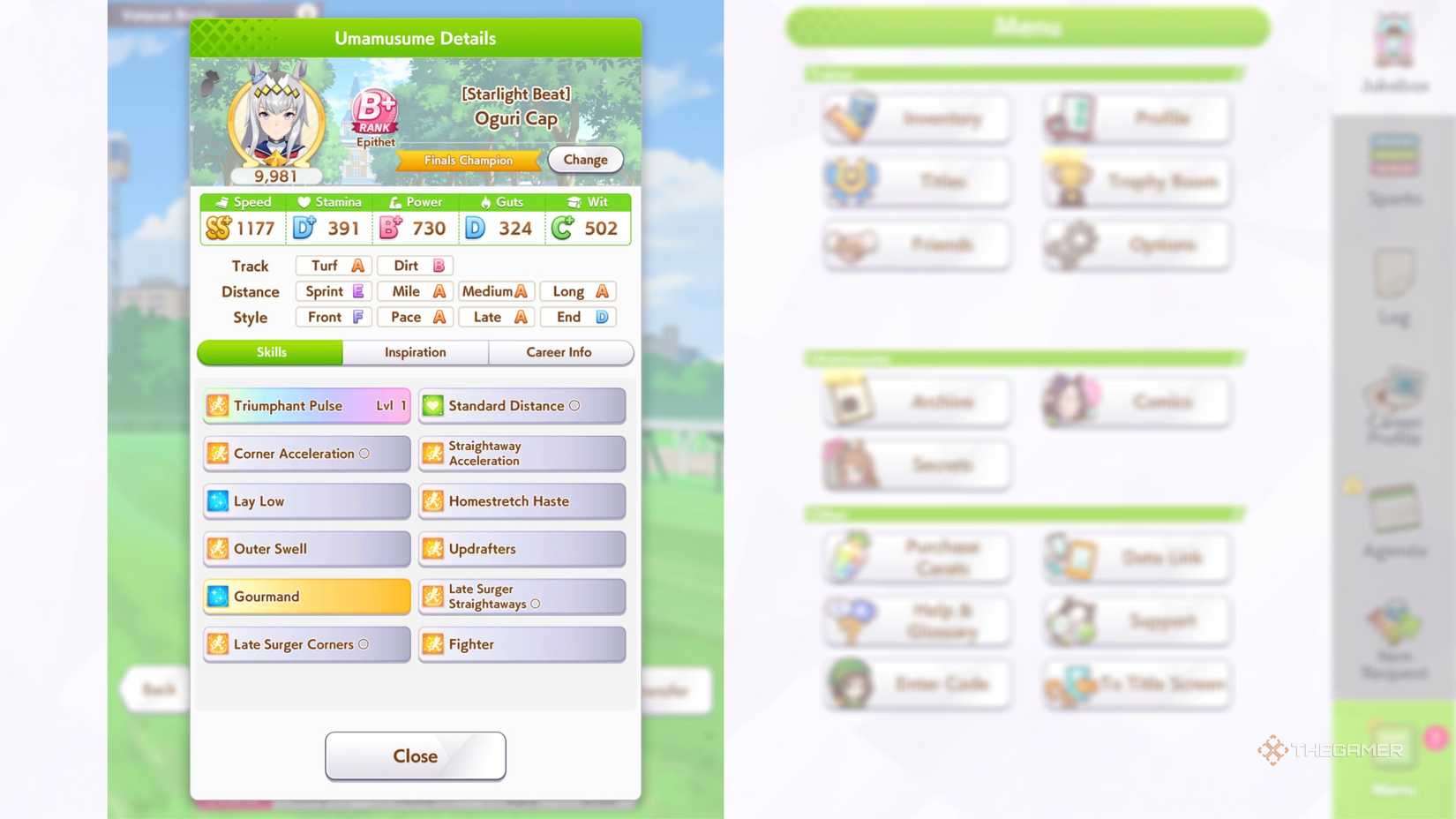This screenshot has width=1456, height=819.
Task: Click Oguri Cap's character portrait
Action: pos(274,119)
